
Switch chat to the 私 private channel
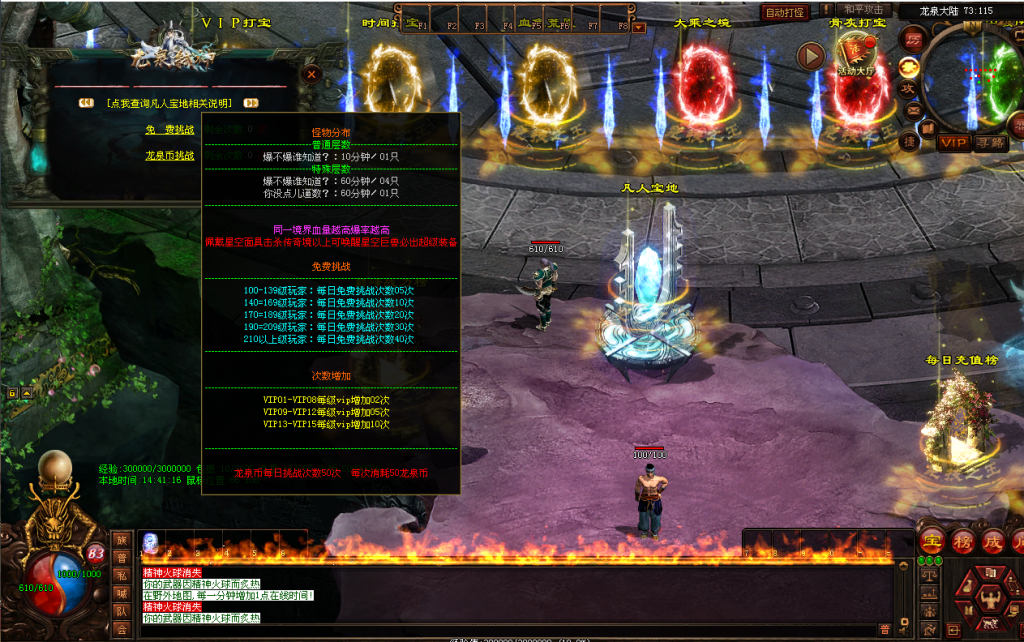(122, 575)
